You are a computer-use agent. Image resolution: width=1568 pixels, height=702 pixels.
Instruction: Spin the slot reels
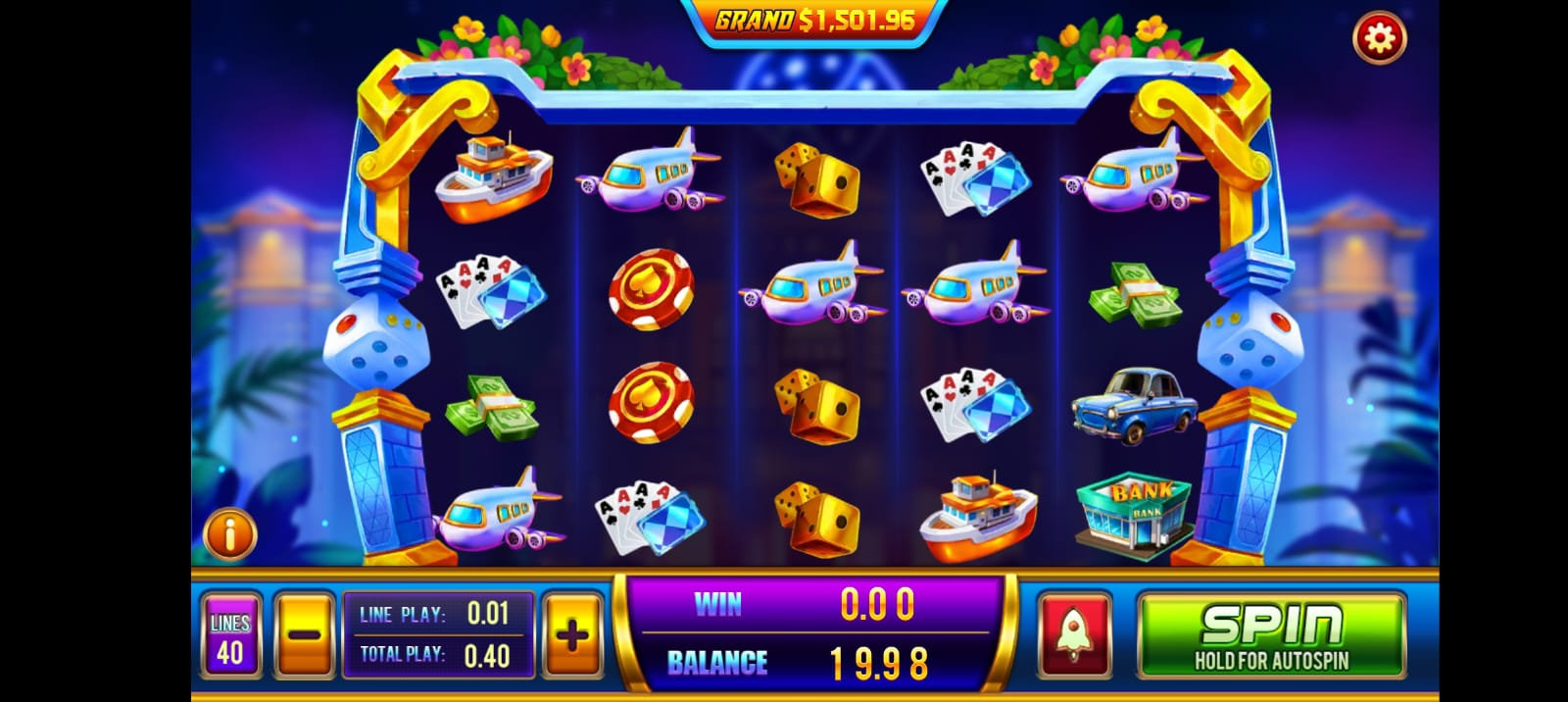coord(1271,634)
